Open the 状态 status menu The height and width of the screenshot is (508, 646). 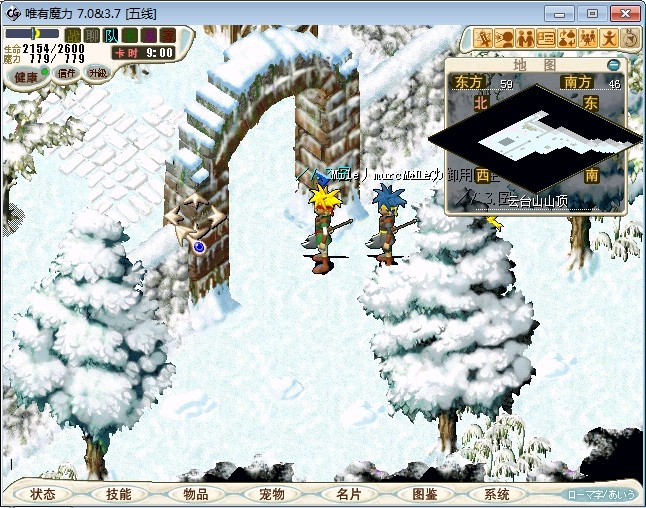click(43, 494)
